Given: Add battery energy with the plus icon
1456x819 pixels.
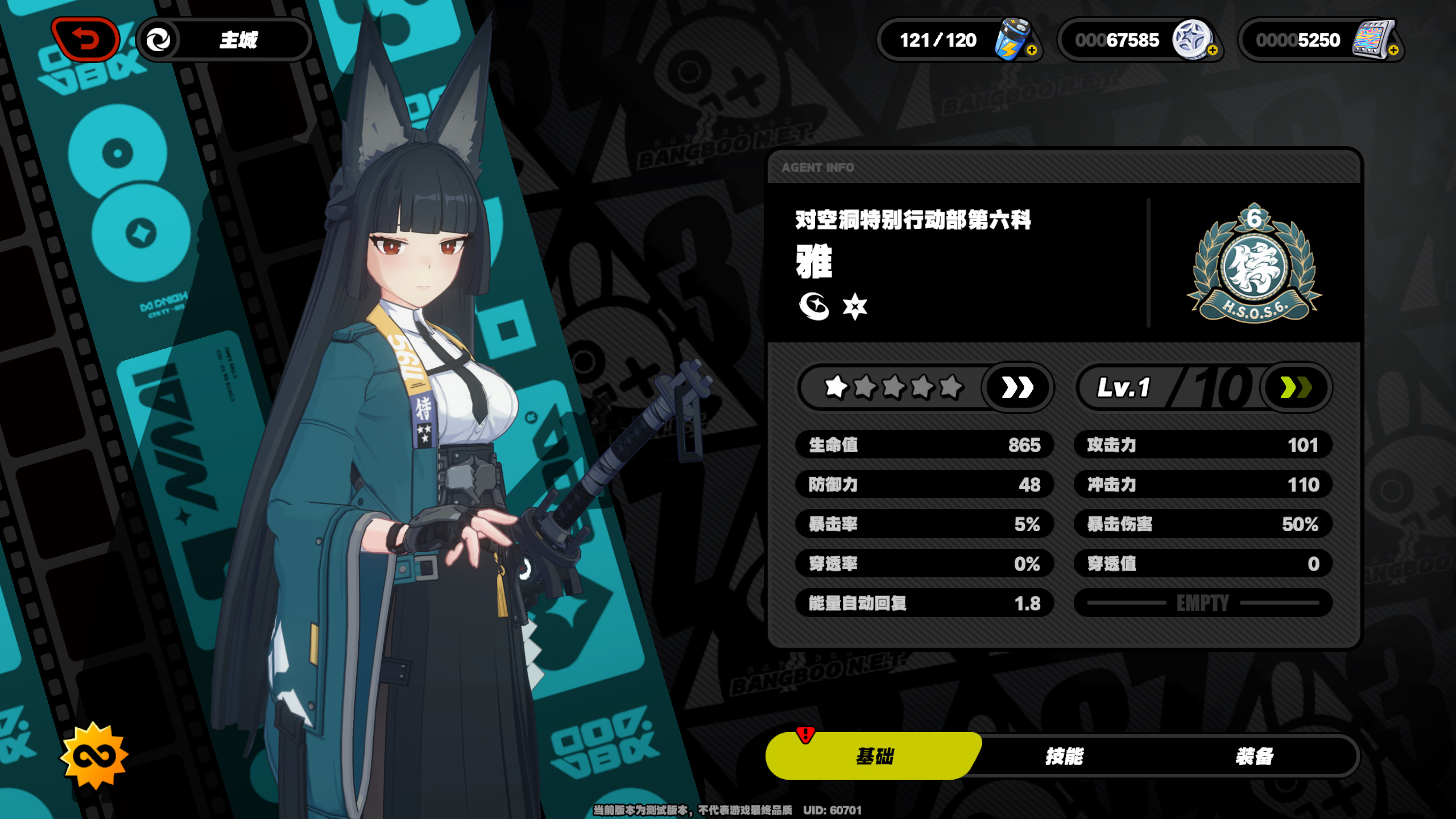Looking at the screenshot, I should pyautogui.click(x=1032, y=51).
